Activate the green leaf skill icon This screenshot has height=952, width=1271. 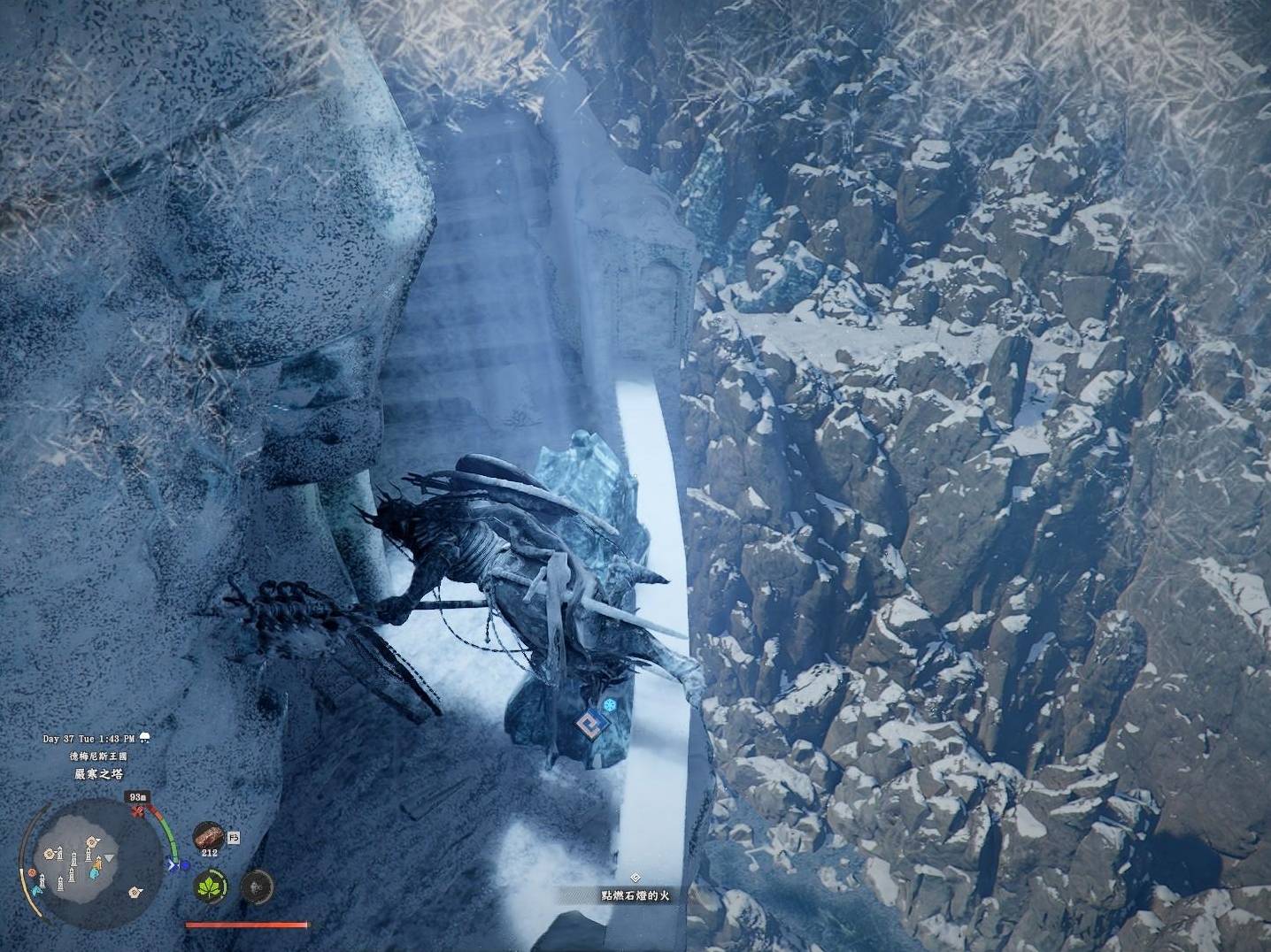pos(212,886)
